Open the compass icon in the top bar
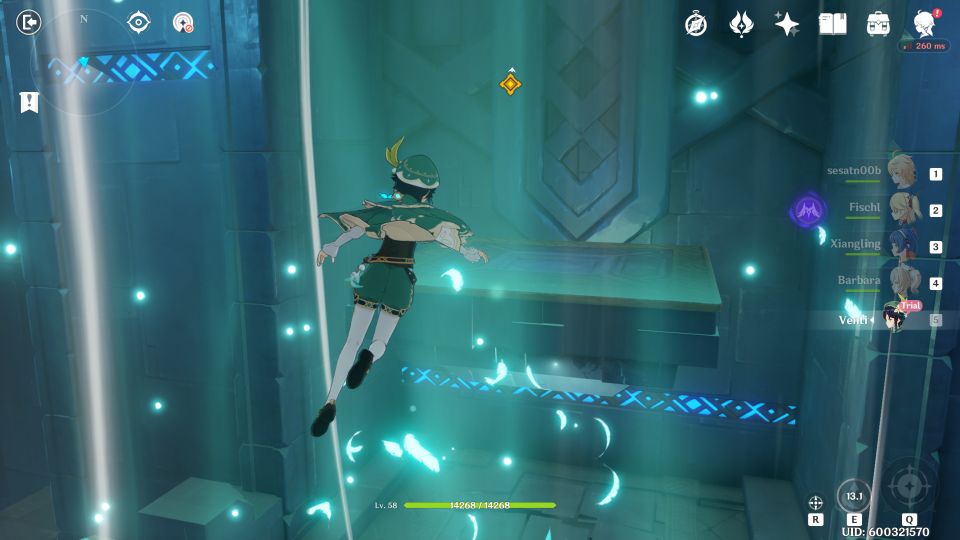 (x=696, y=24)
